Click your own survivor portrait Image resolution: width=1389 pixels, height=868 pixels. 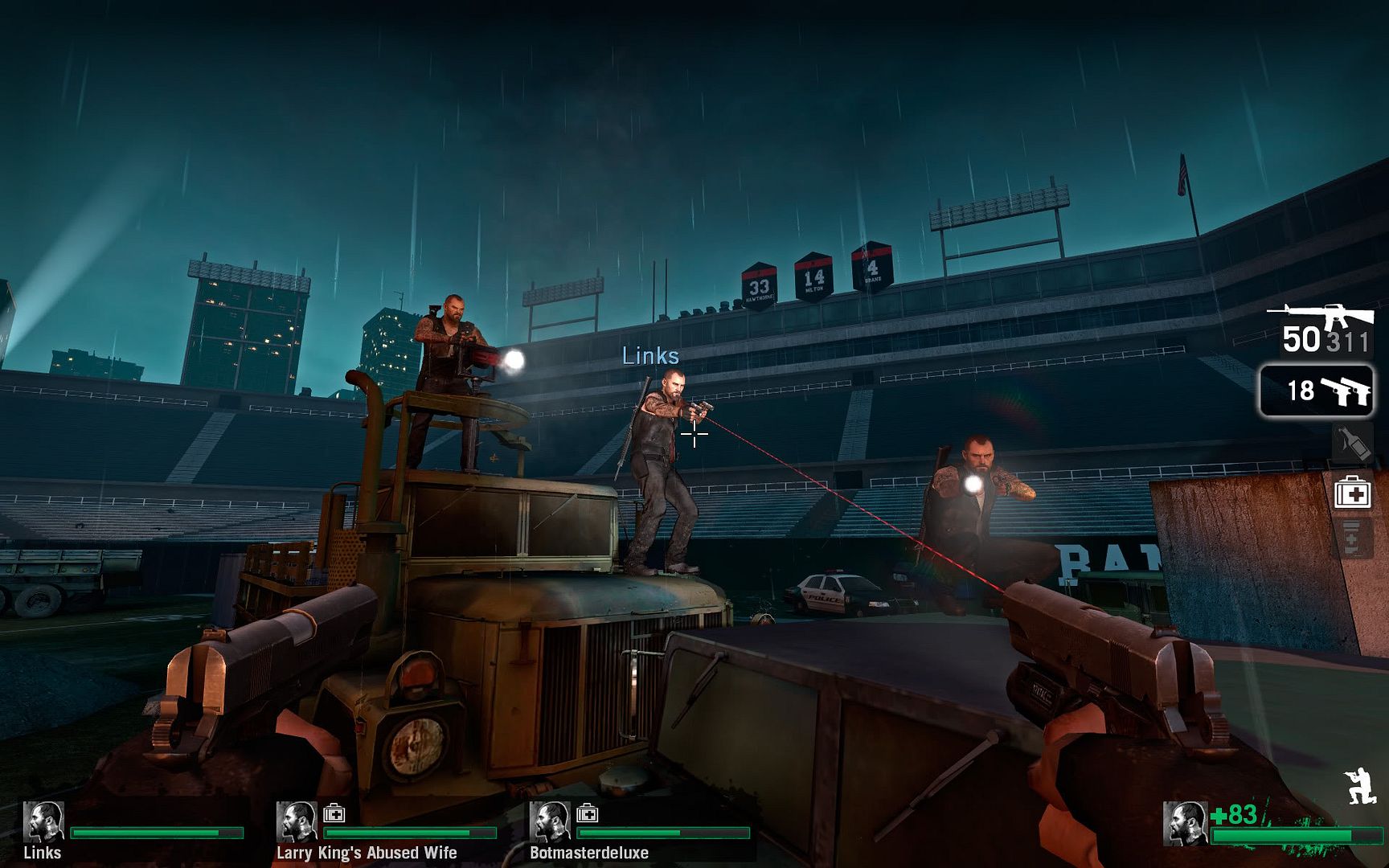[x=1185, y=824]
